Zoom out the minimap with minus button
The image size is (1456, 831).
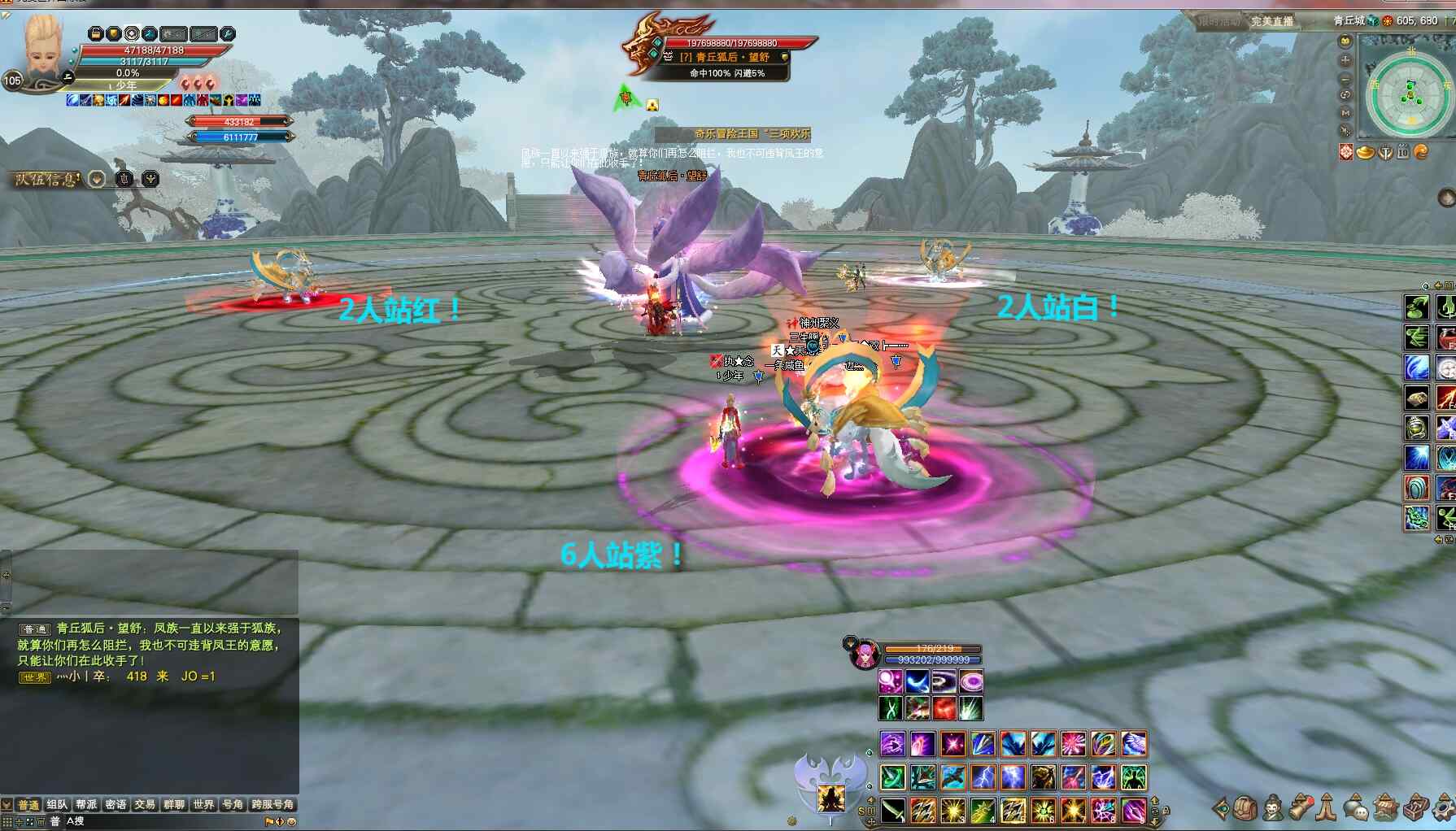1345,78
